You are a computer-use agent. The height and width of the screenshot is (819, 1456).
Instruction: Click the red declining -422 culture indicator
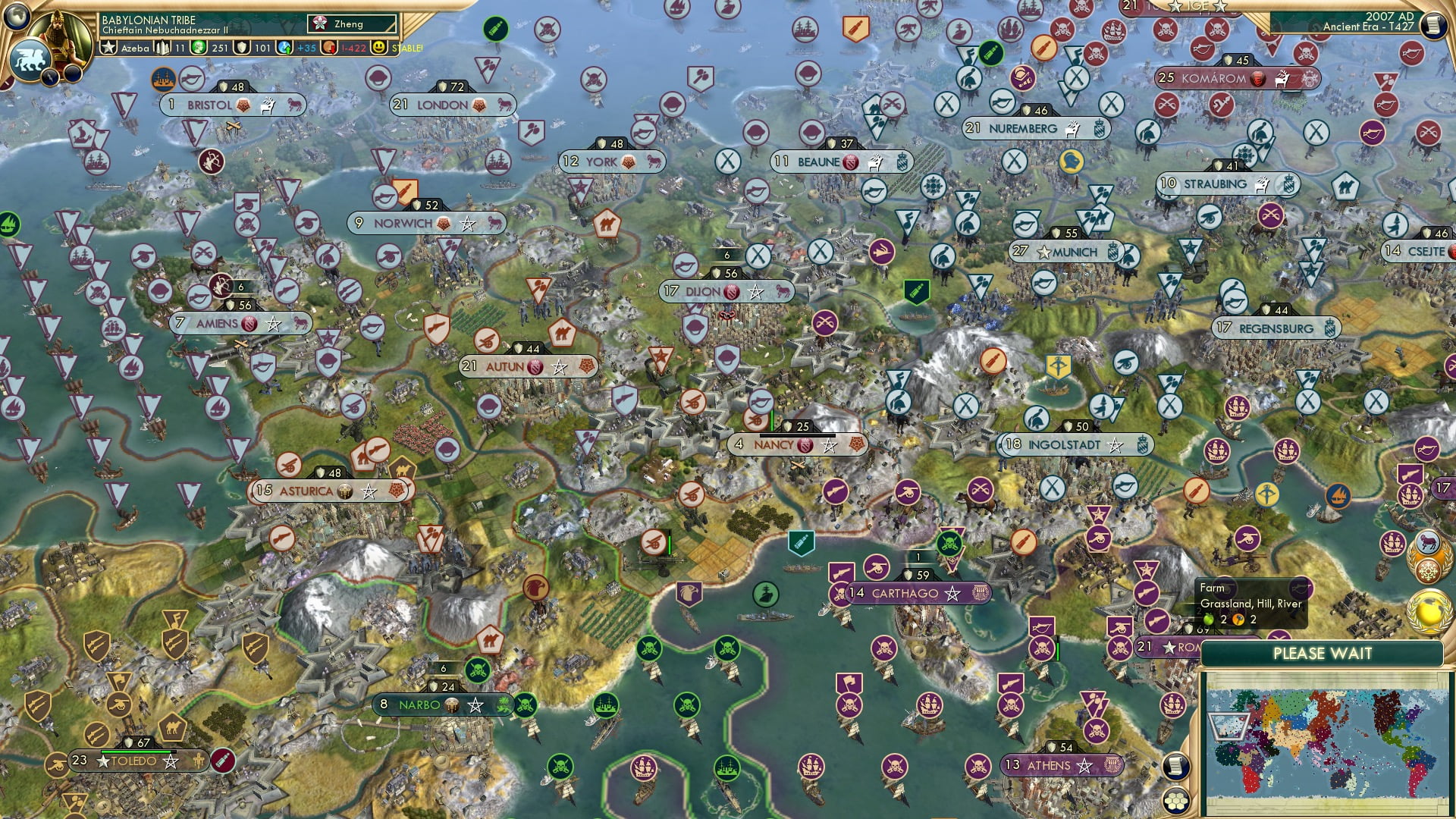[x=328, y=47]
